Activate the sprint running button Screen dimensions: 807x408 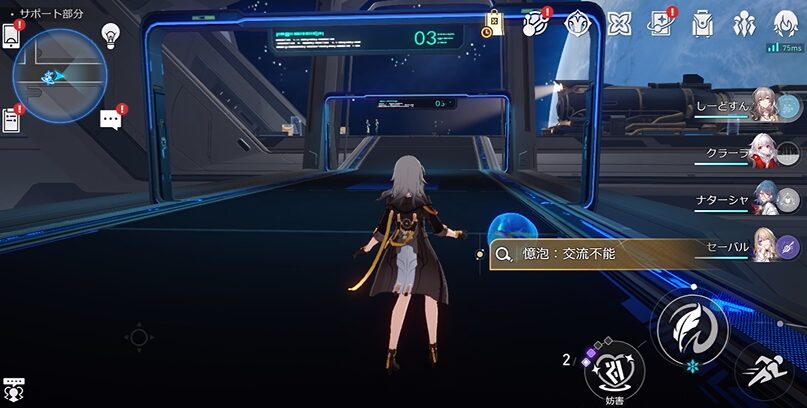[765, 373]
